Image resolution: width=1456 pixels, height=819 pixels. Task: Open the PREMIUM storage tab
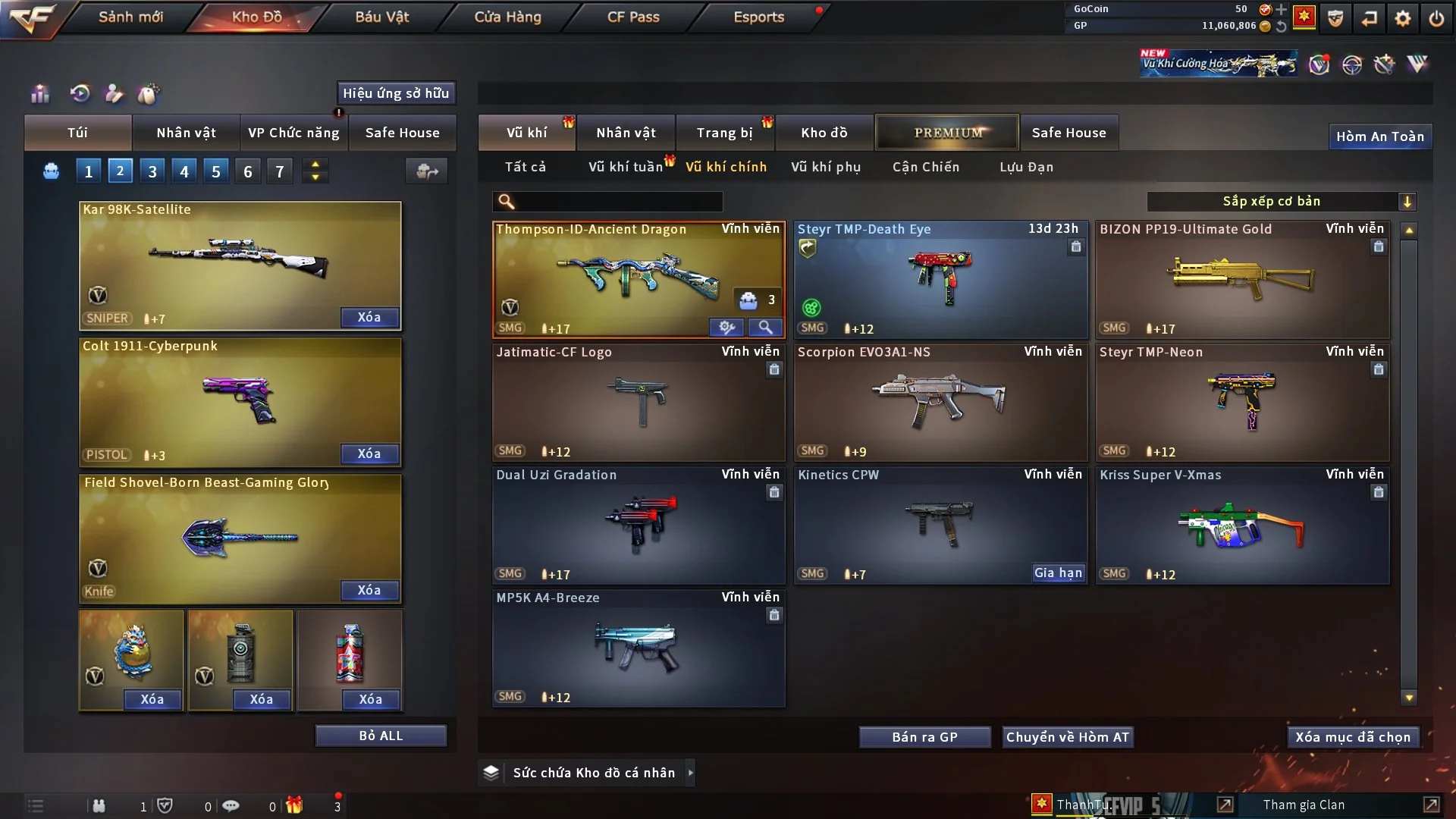pos(947,133)
